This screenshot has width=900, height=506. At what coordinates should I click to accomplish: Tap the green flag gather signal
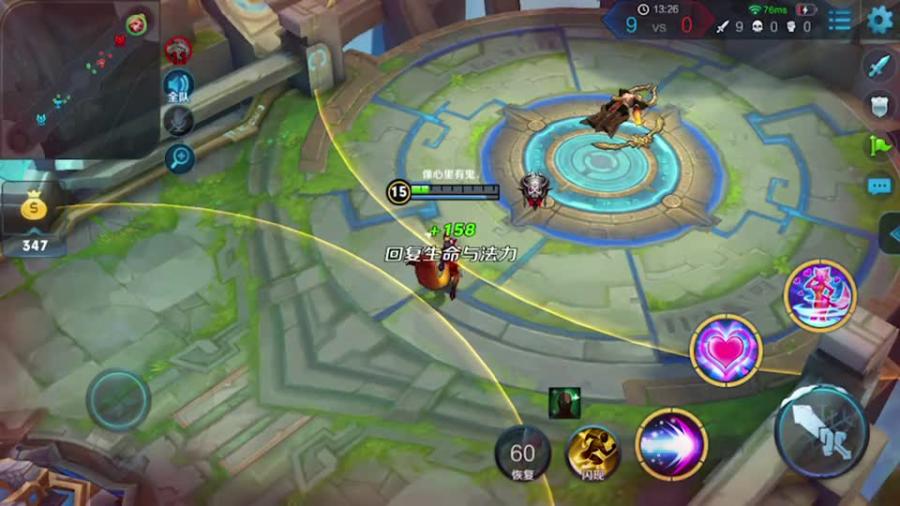878,146
